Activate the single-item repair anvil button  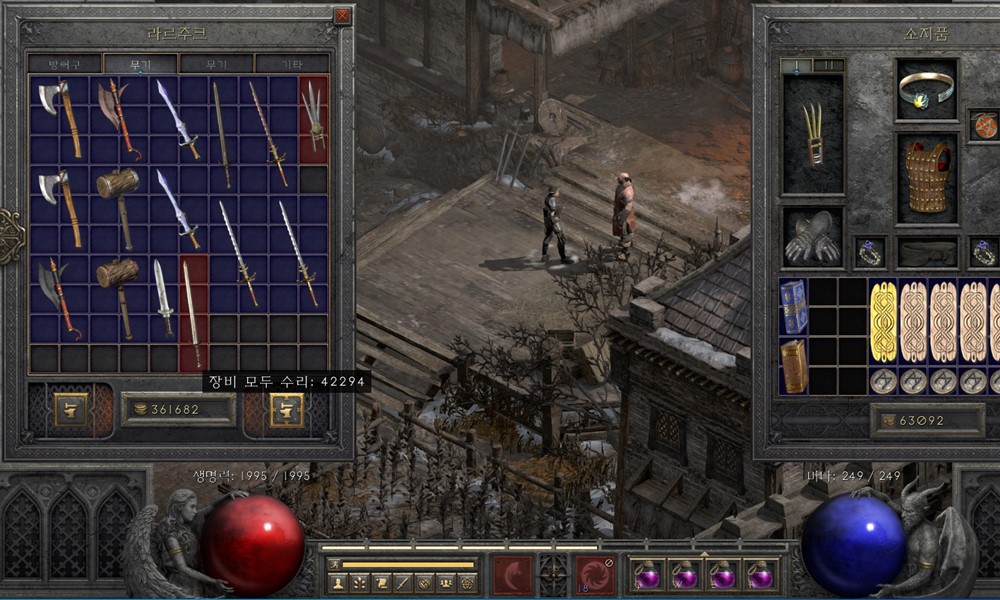coord(70,410)
